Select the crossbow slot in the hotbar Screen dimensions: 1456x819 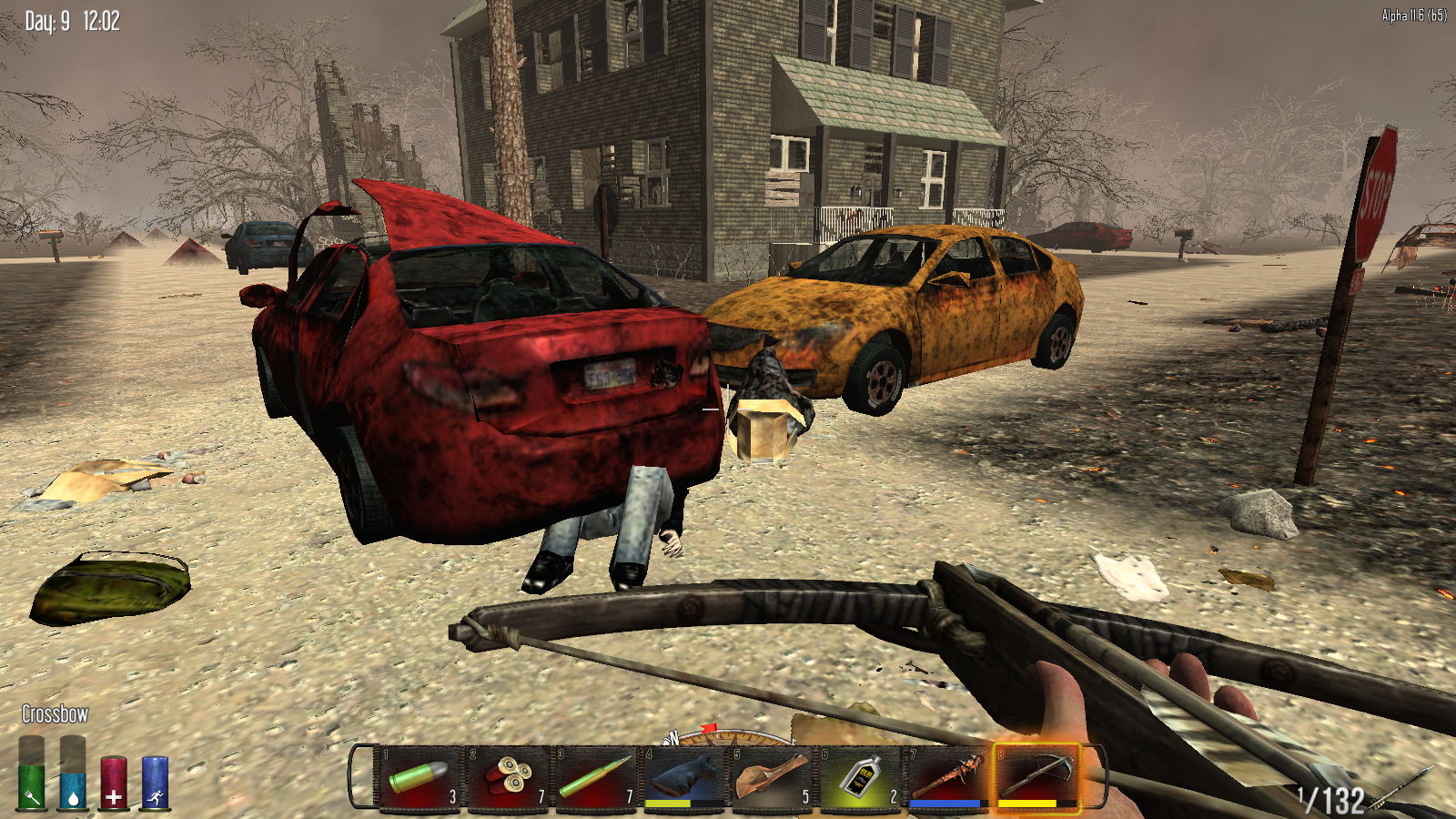(1036, 778)
